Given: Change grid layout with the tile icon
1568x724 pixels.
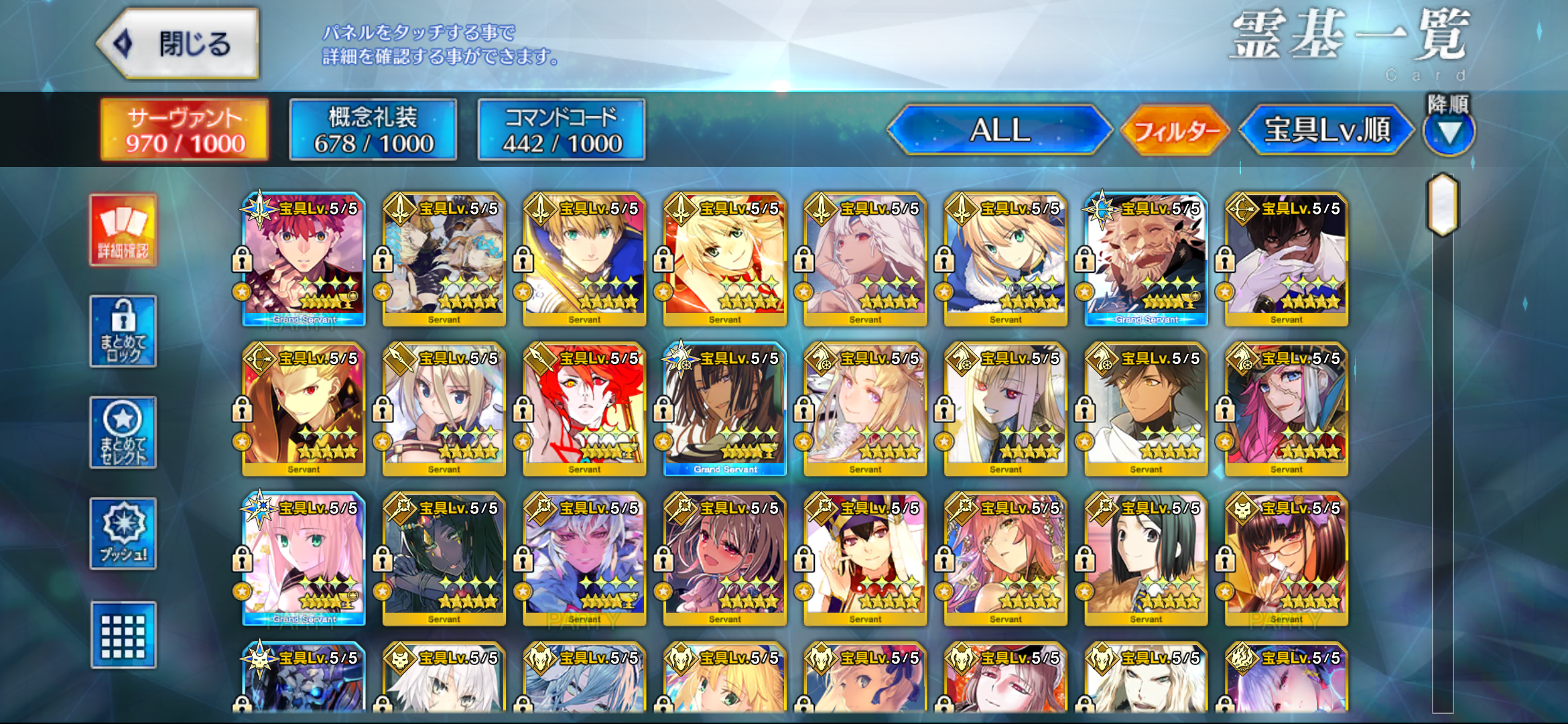Looking at the screenshot, I should coord(123,635).
